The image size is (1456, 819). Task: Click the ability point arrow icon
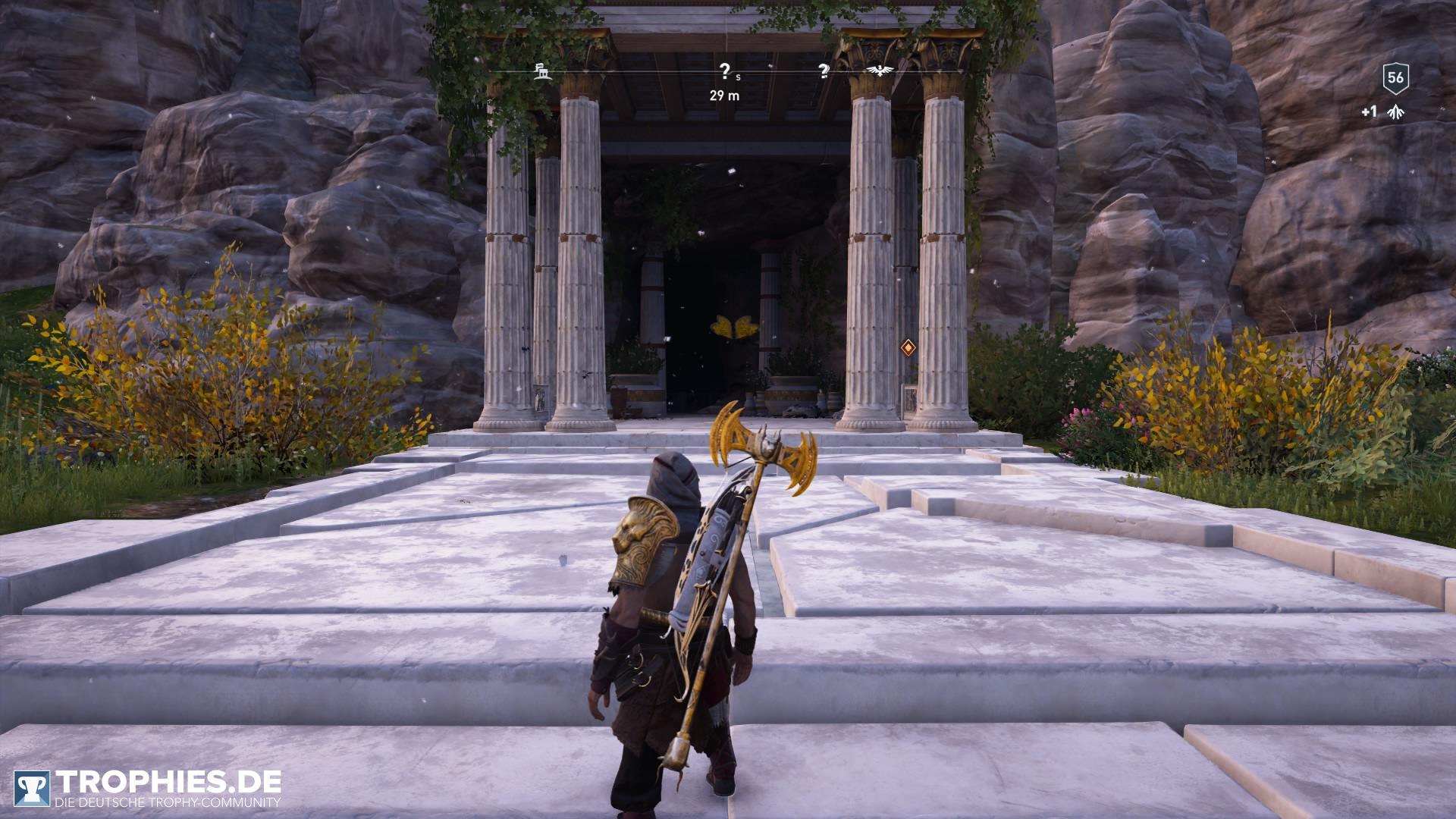pyautogui.click(x=1394, y=112)
